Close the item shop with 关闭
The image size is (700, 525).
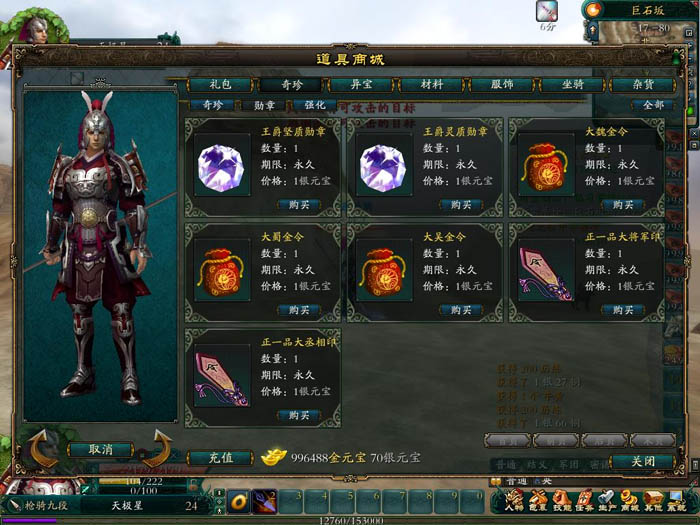(644, 462)
